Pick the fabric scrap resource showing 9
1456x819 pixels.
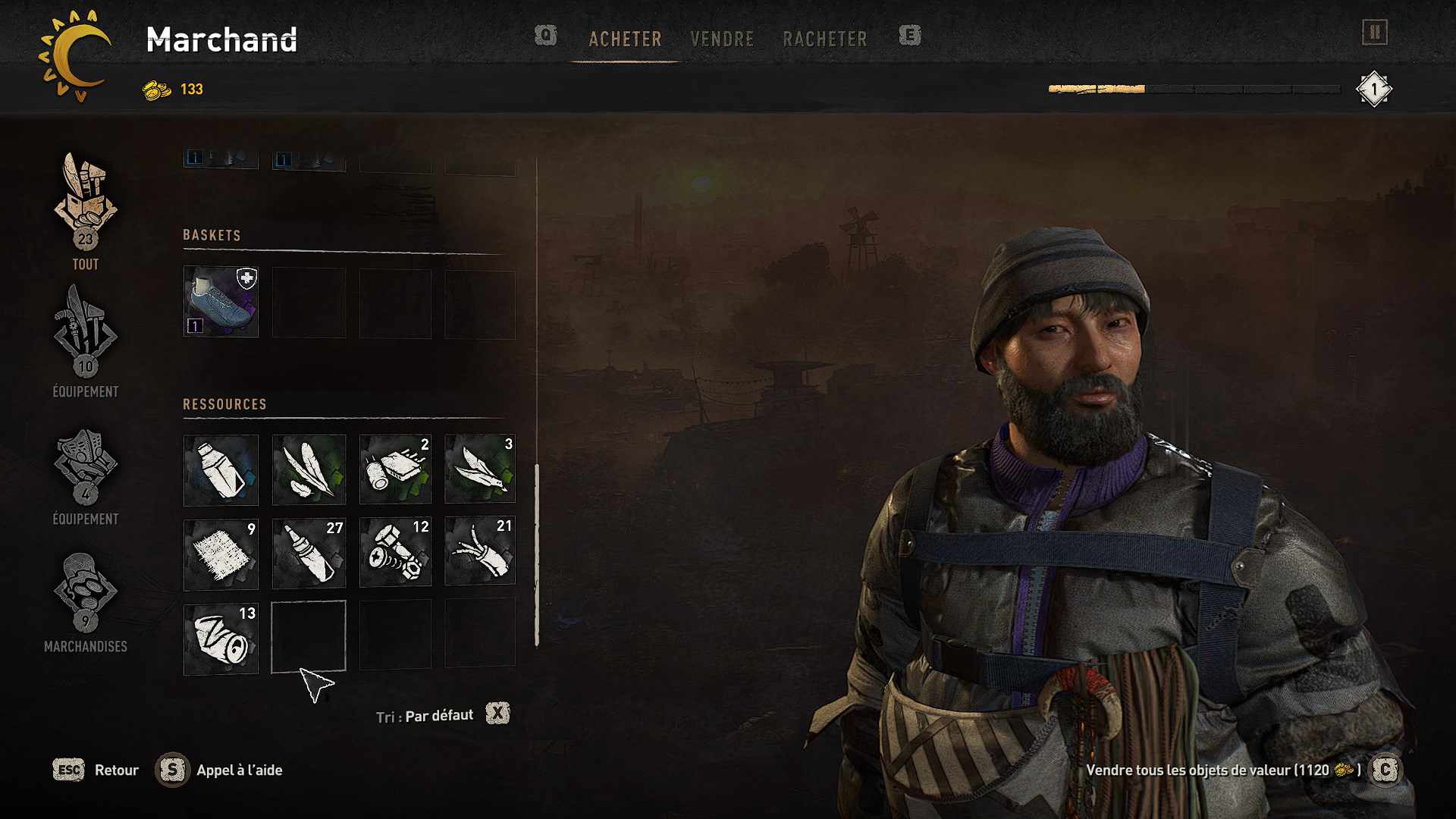click(221, 553)
